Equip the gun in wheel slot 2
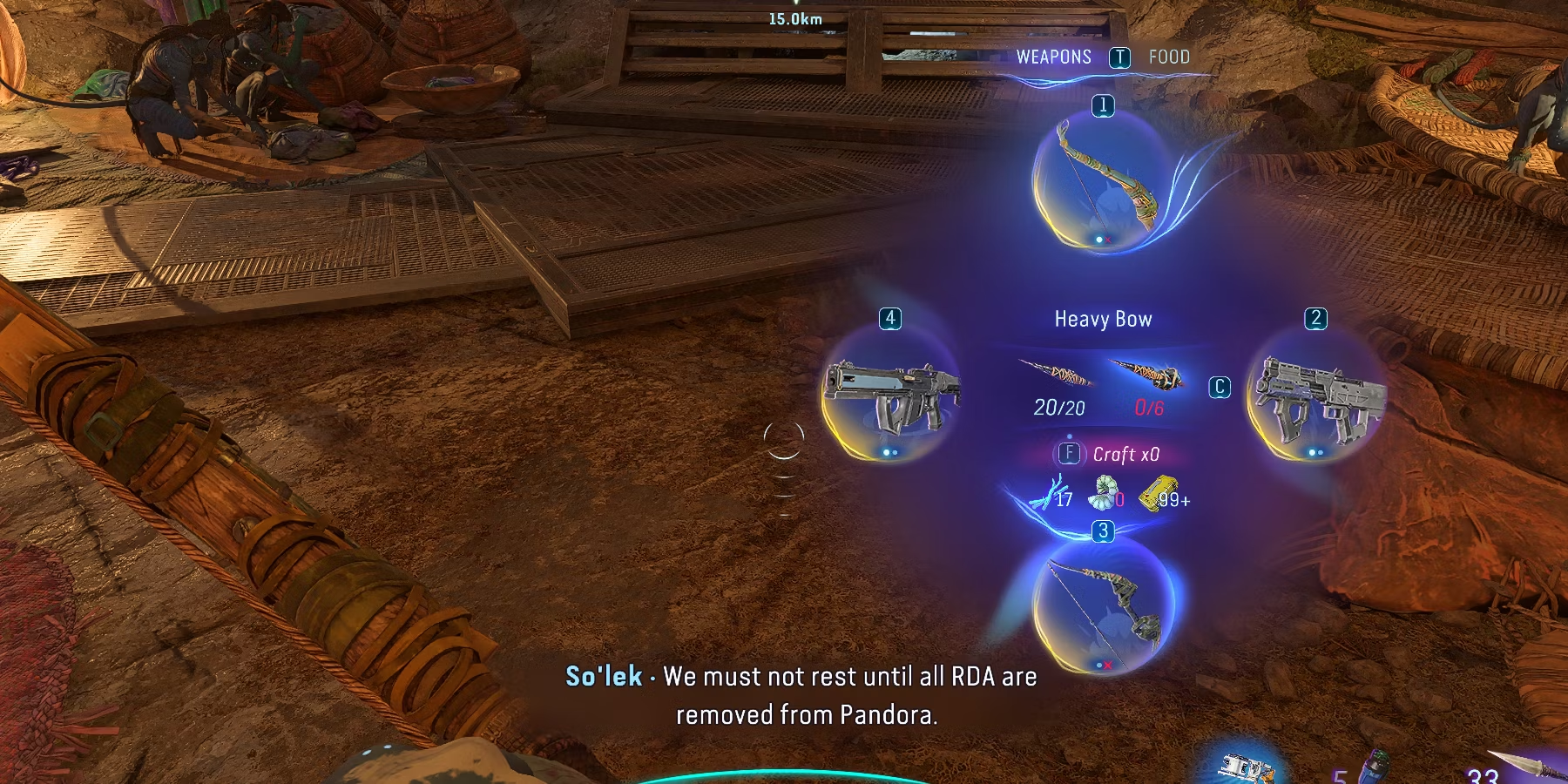The image size is (1568, 784). pyautogui.click(x=1315, y=398)
